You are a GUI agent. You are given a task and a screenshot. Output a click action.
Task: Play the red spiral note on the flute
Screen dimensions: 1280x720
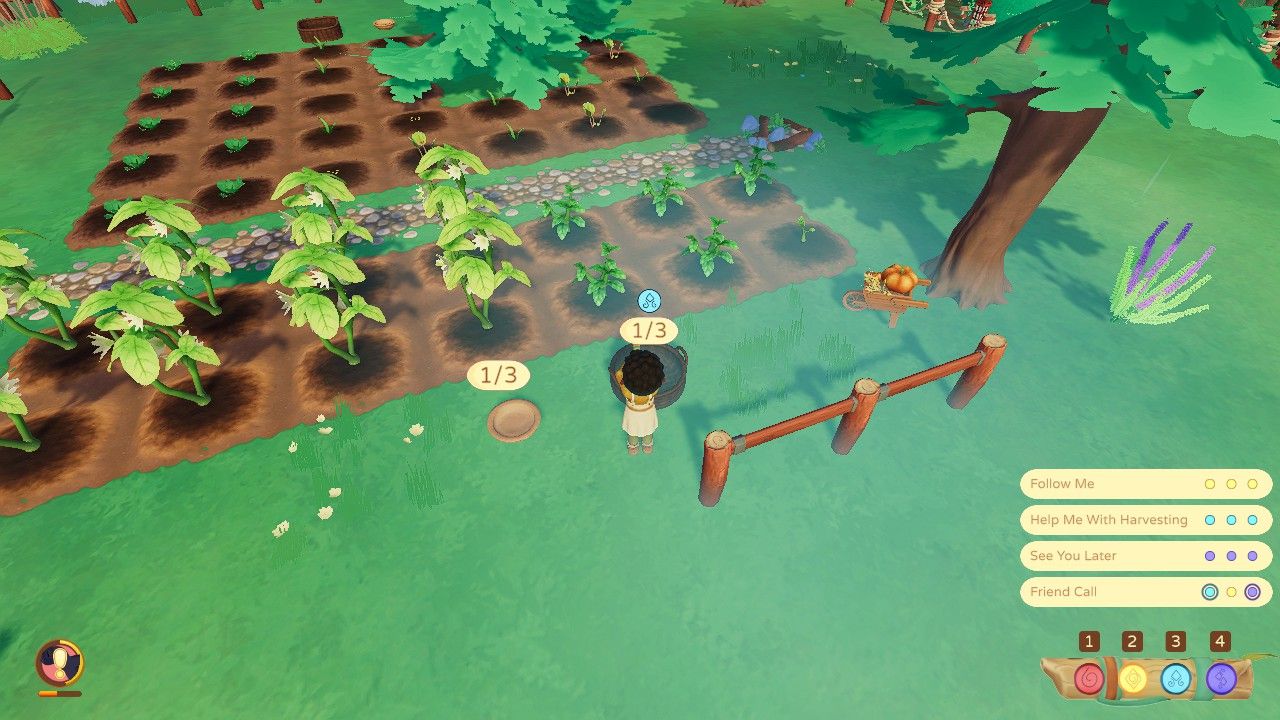(x=1089, y=677)
